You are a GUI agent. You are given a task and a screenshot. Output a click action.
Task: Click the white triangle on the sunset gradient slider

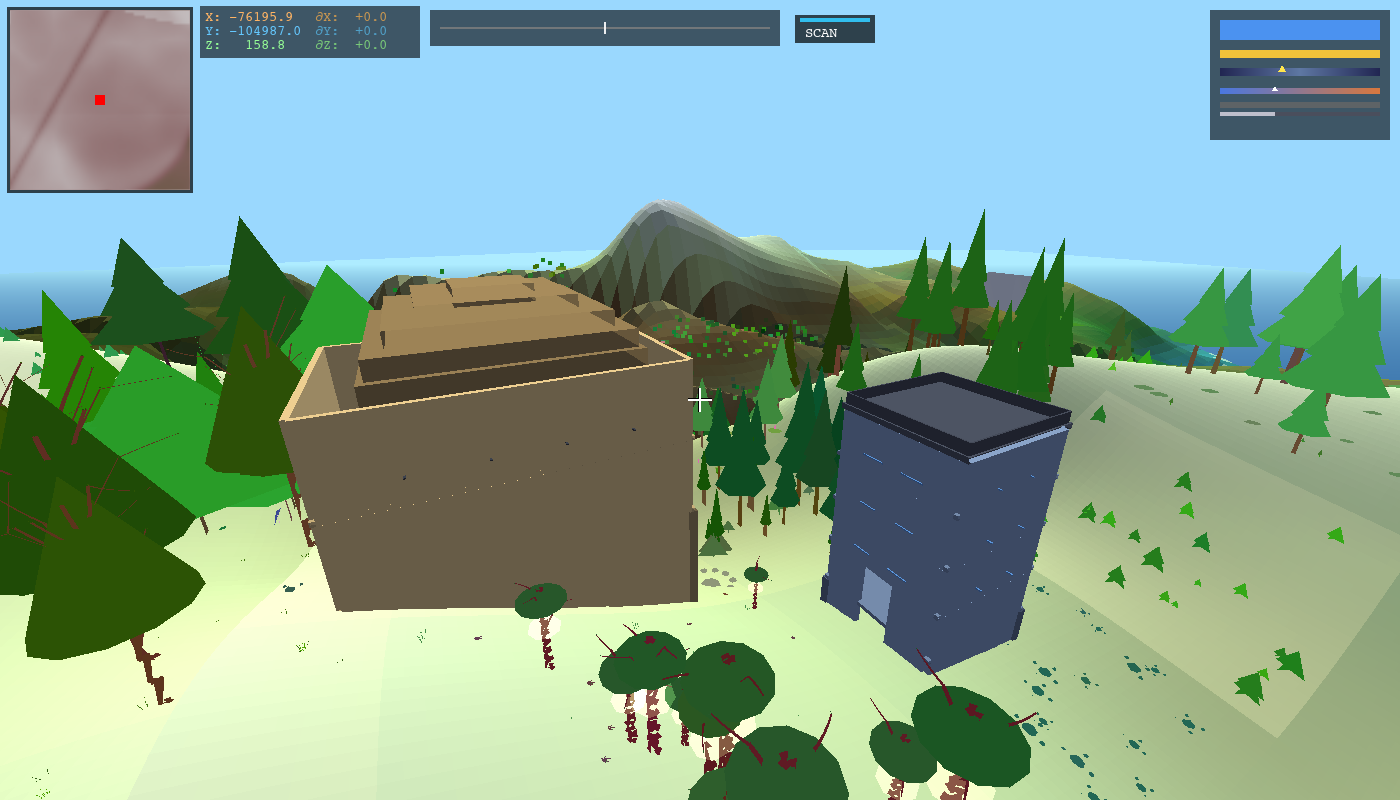[x=1275, y=88]
